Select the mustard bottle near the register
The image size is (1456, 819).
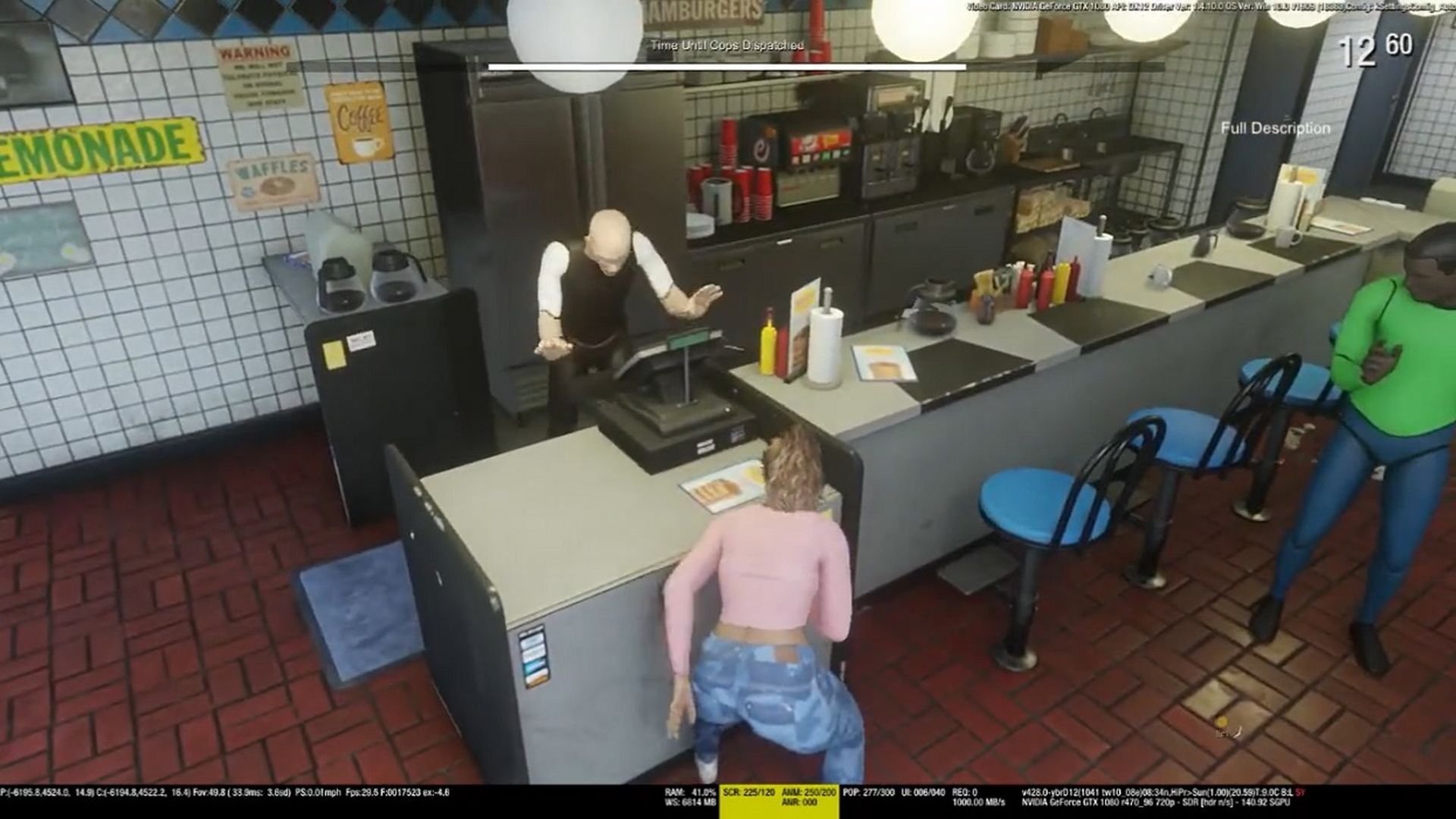pos(768,341)
